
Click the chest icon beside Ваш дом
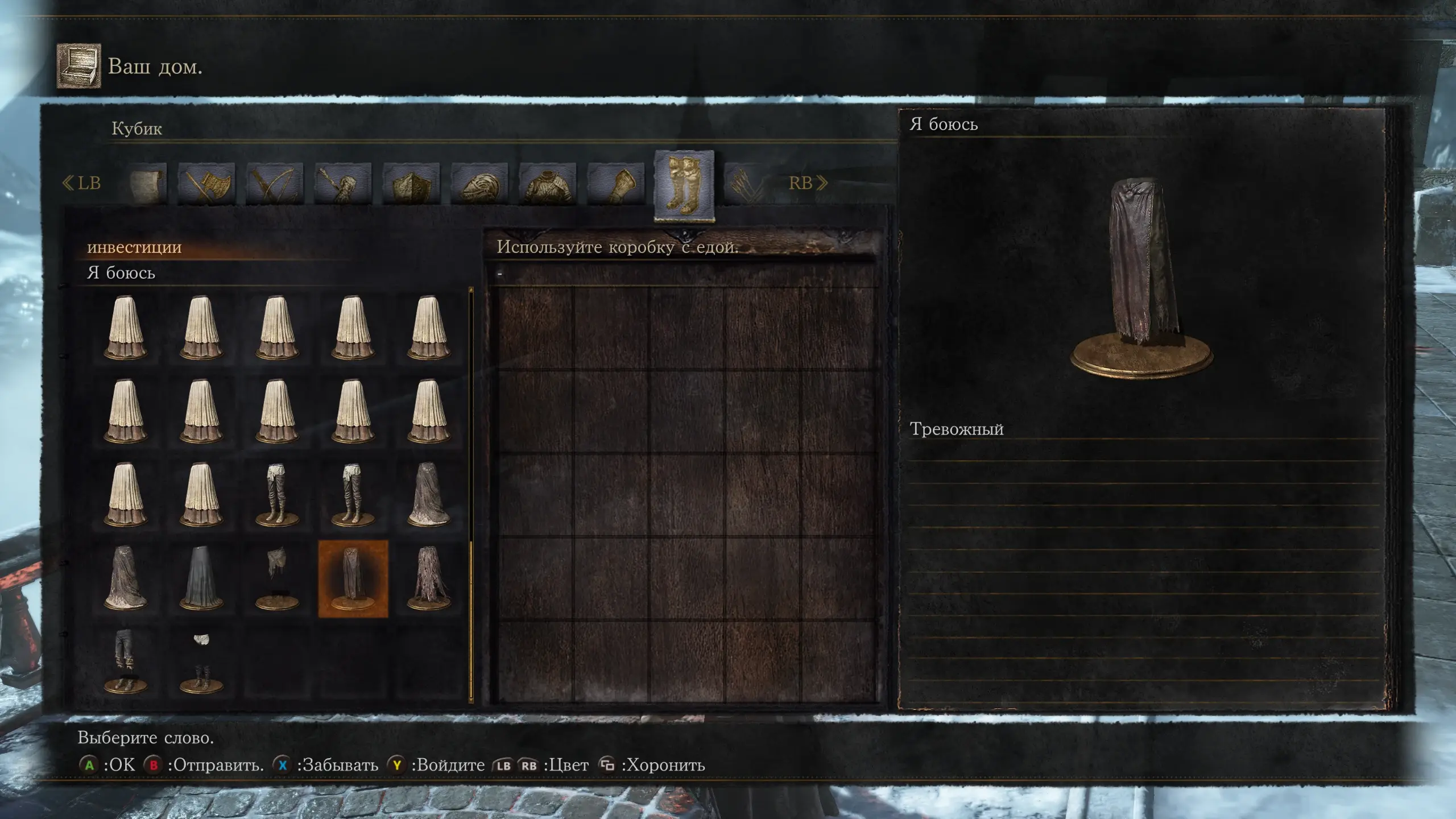(x=78, y=66)
